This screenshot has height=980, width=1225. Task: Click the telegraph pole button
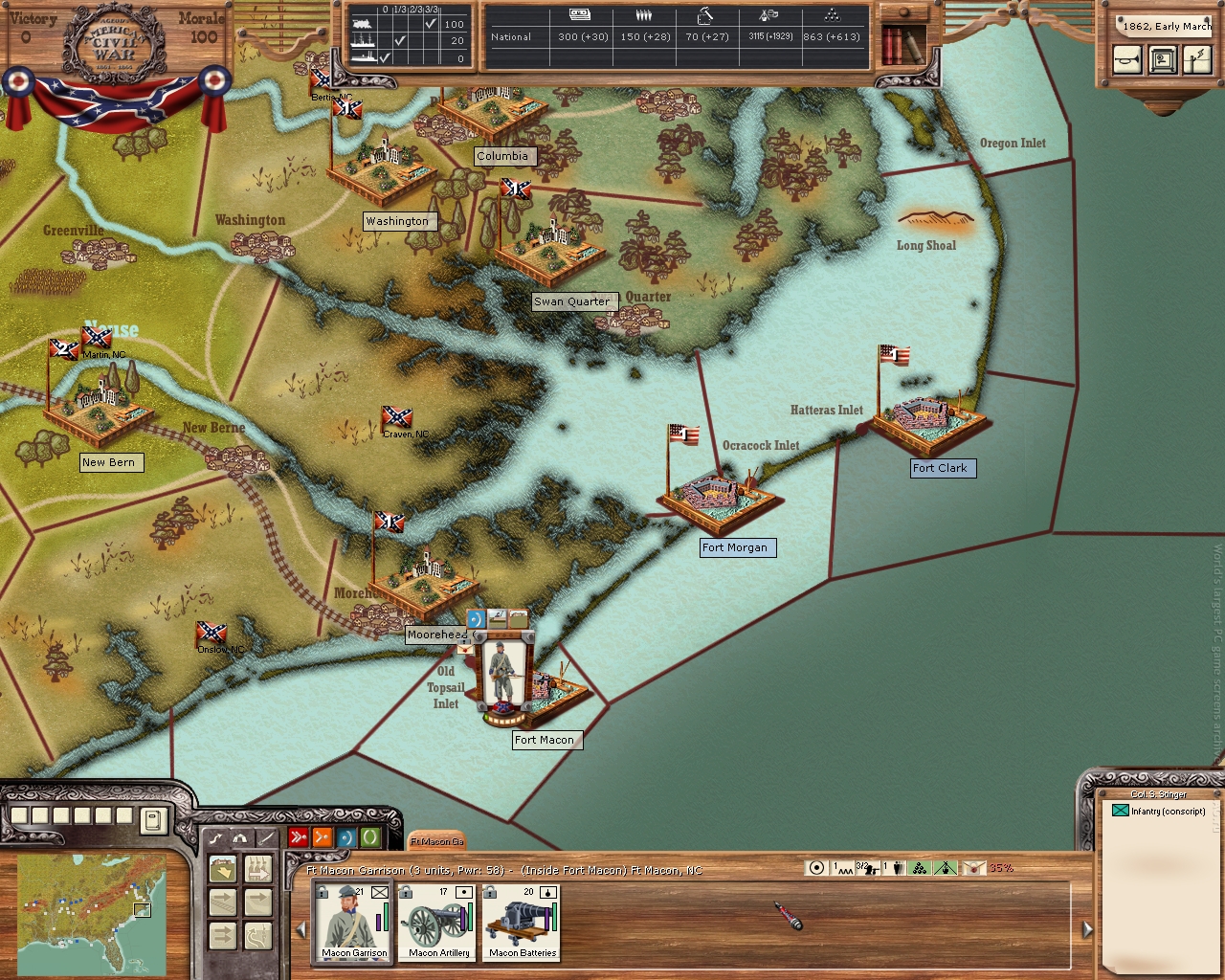1196,60
